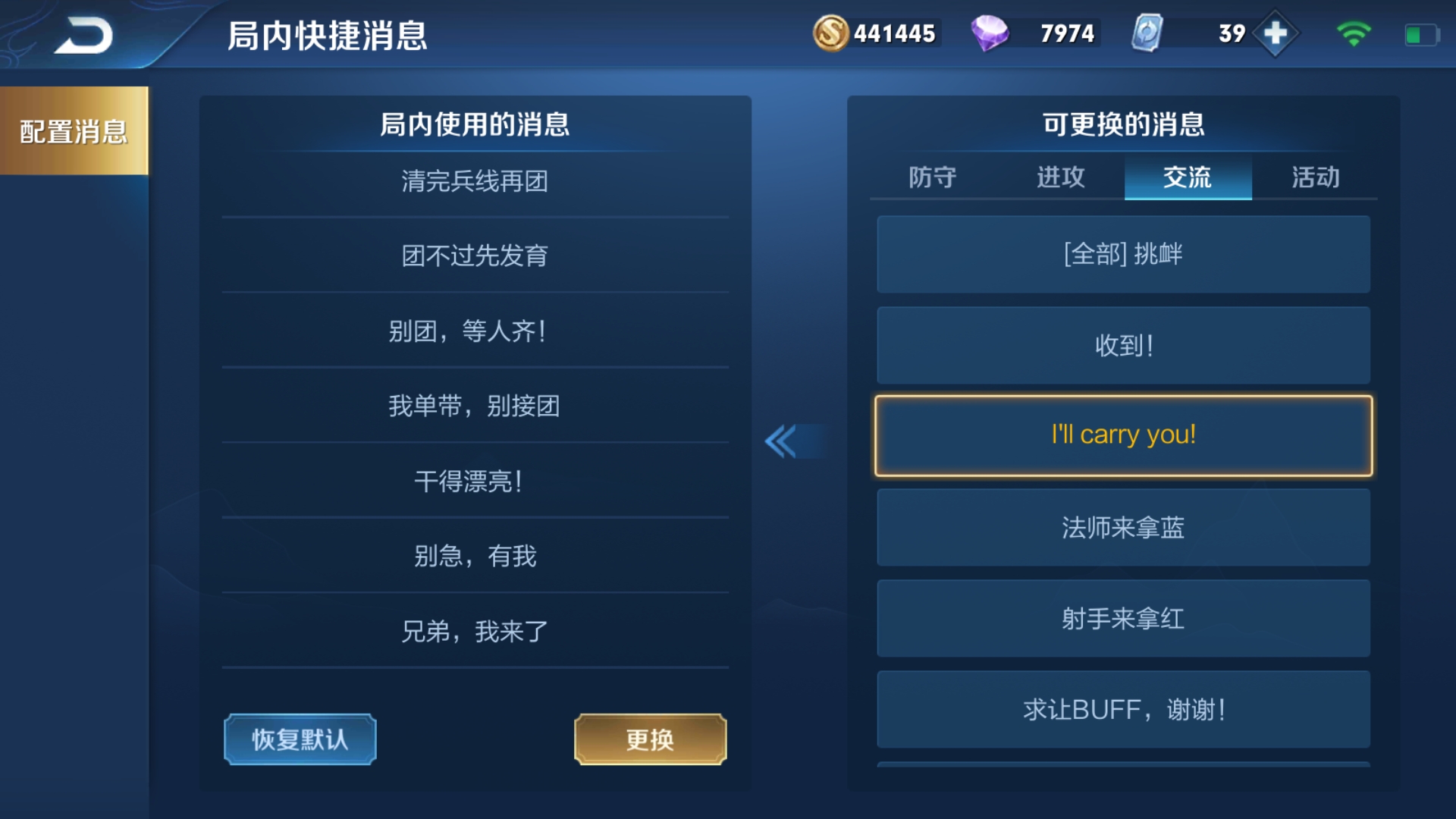The width and height of the screenshot is (1456, 819).
Task: Open the vouchers icon showing 39
Action: tap(1147, 33)
